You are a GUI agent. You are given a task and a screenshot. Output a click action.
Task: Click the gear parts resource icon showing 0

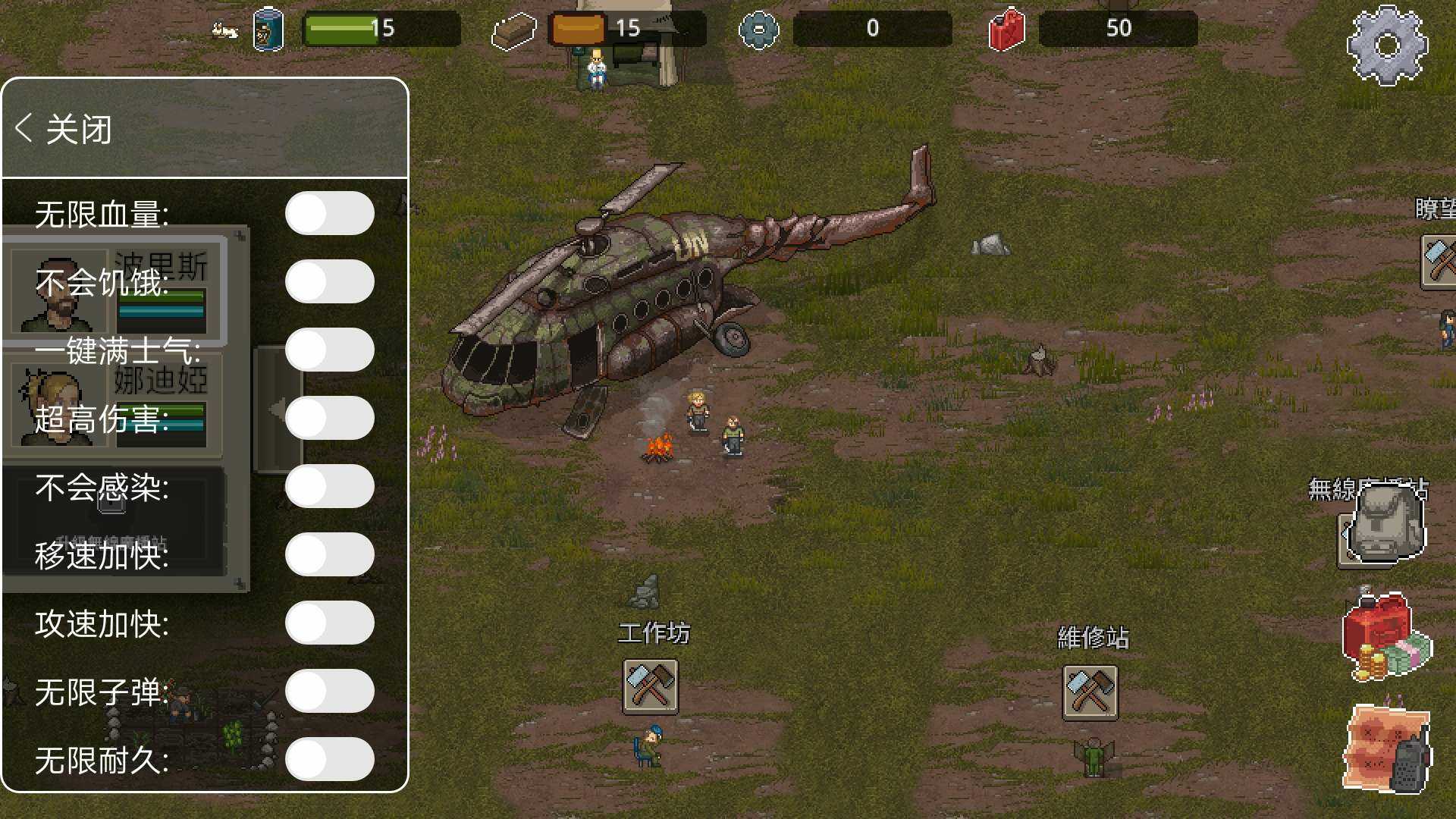click(757, 29)
